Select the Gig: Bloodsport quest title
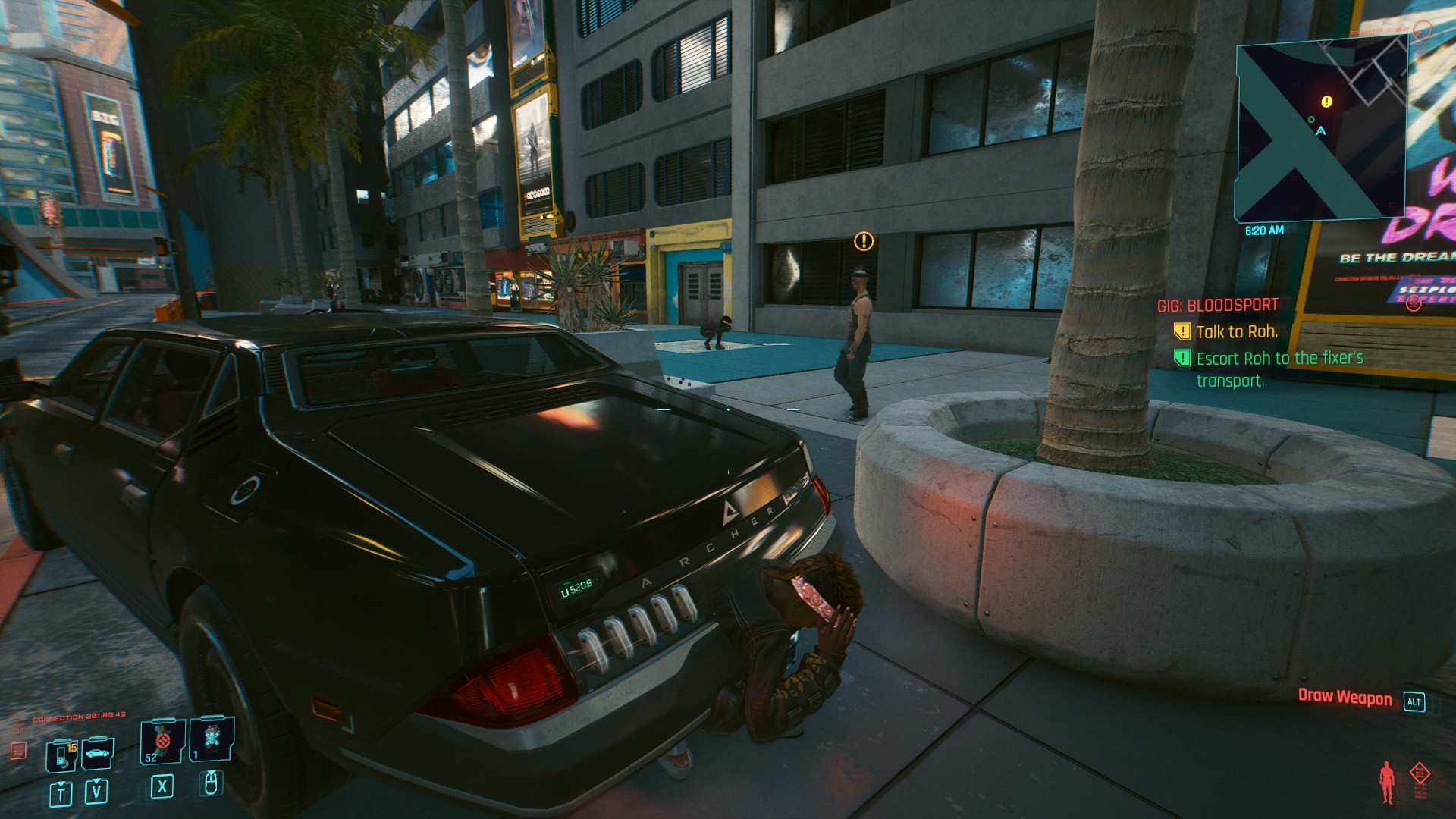Screen dimensions: 1456x819 tap(1217, 306)
